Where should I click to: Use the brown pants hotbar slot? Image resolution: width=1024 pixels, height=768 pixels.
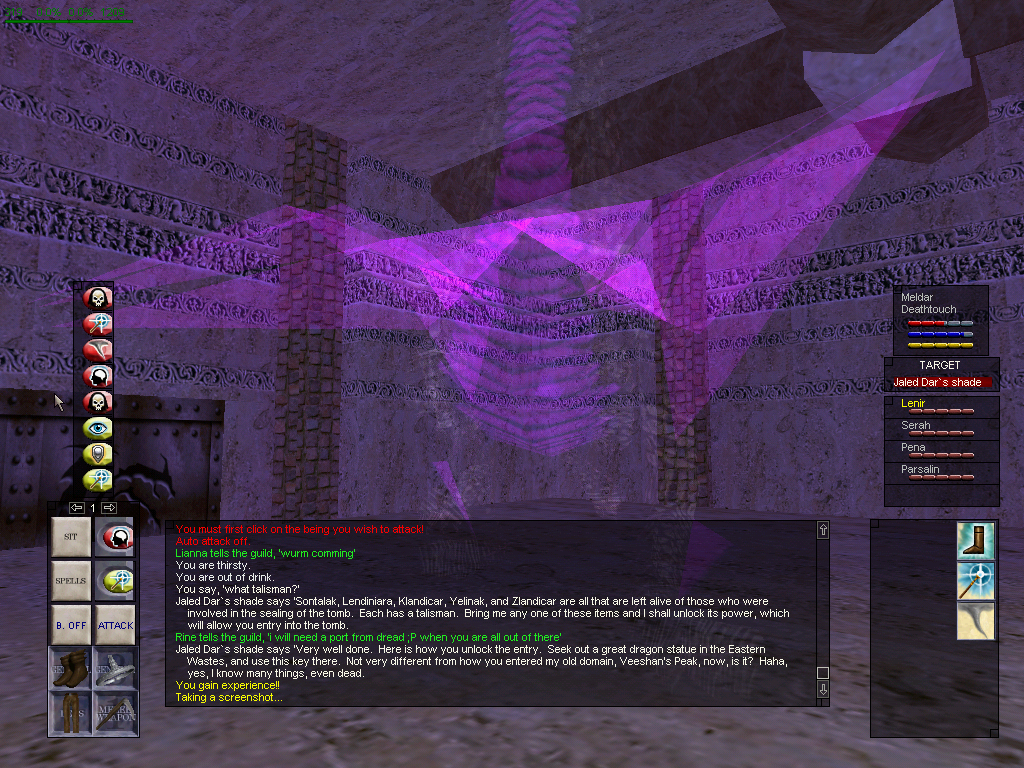[x=71, y=713]
